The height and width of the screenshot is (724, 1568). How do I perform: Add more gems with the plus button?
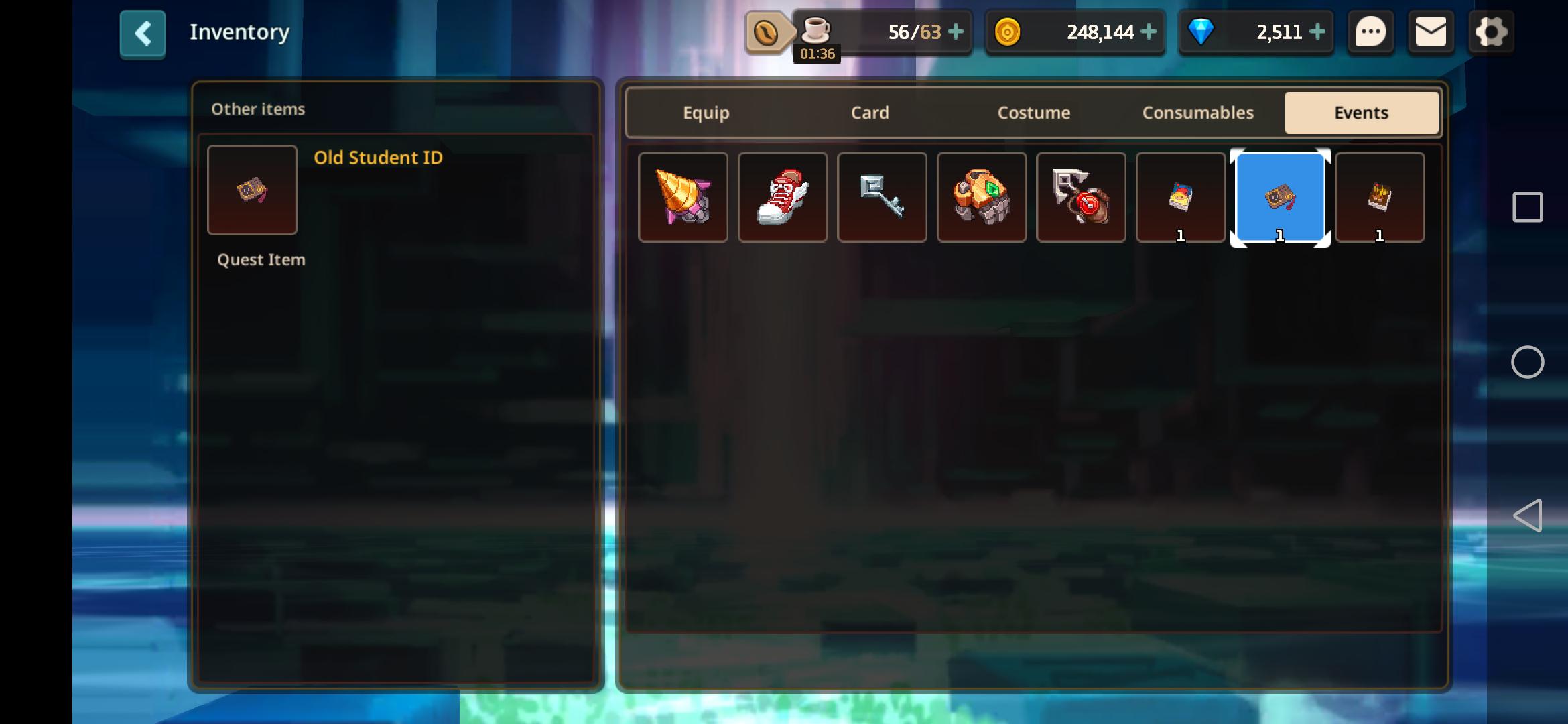point(1316,32)
